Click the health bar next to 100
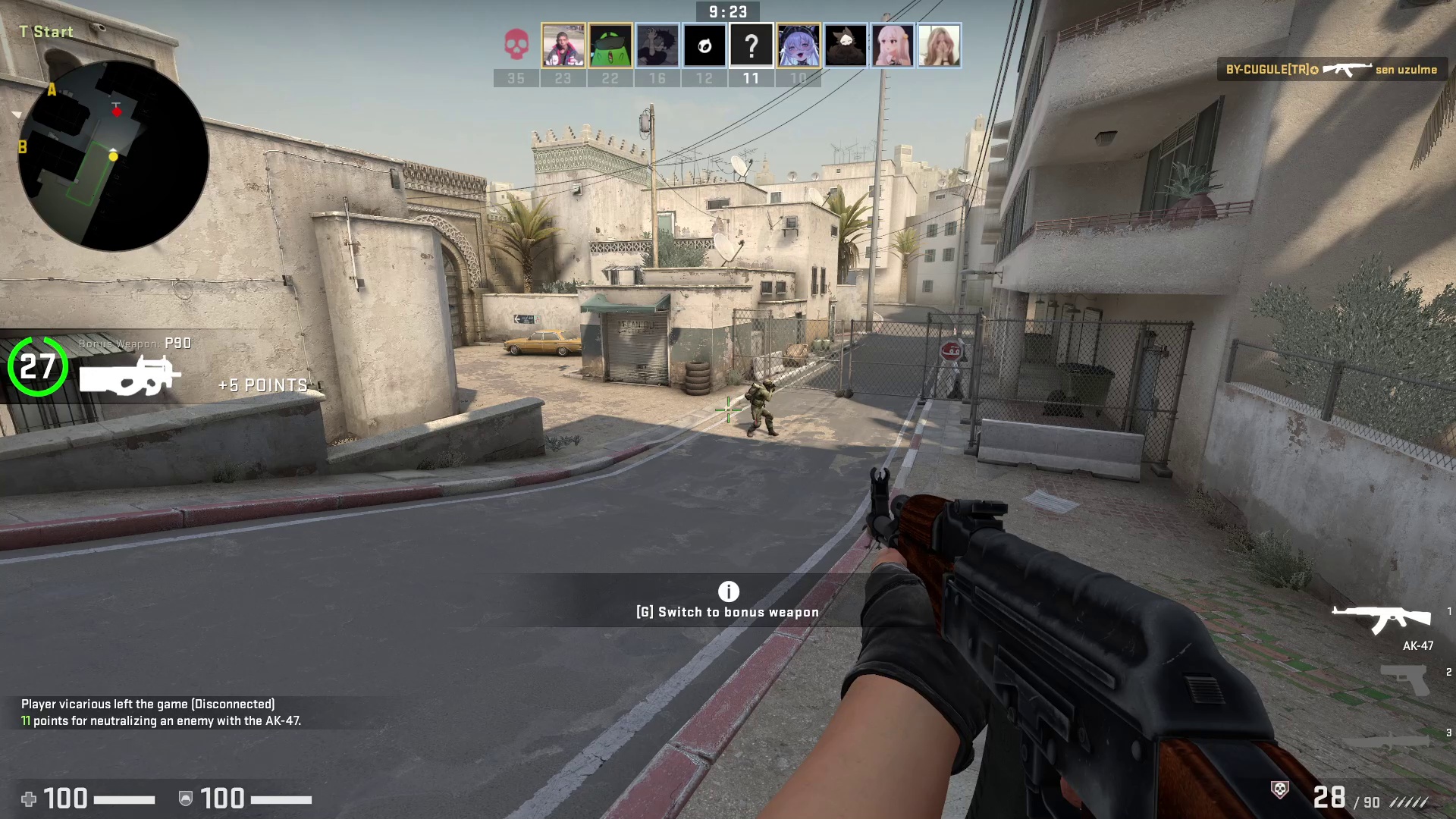 point(125,799)
